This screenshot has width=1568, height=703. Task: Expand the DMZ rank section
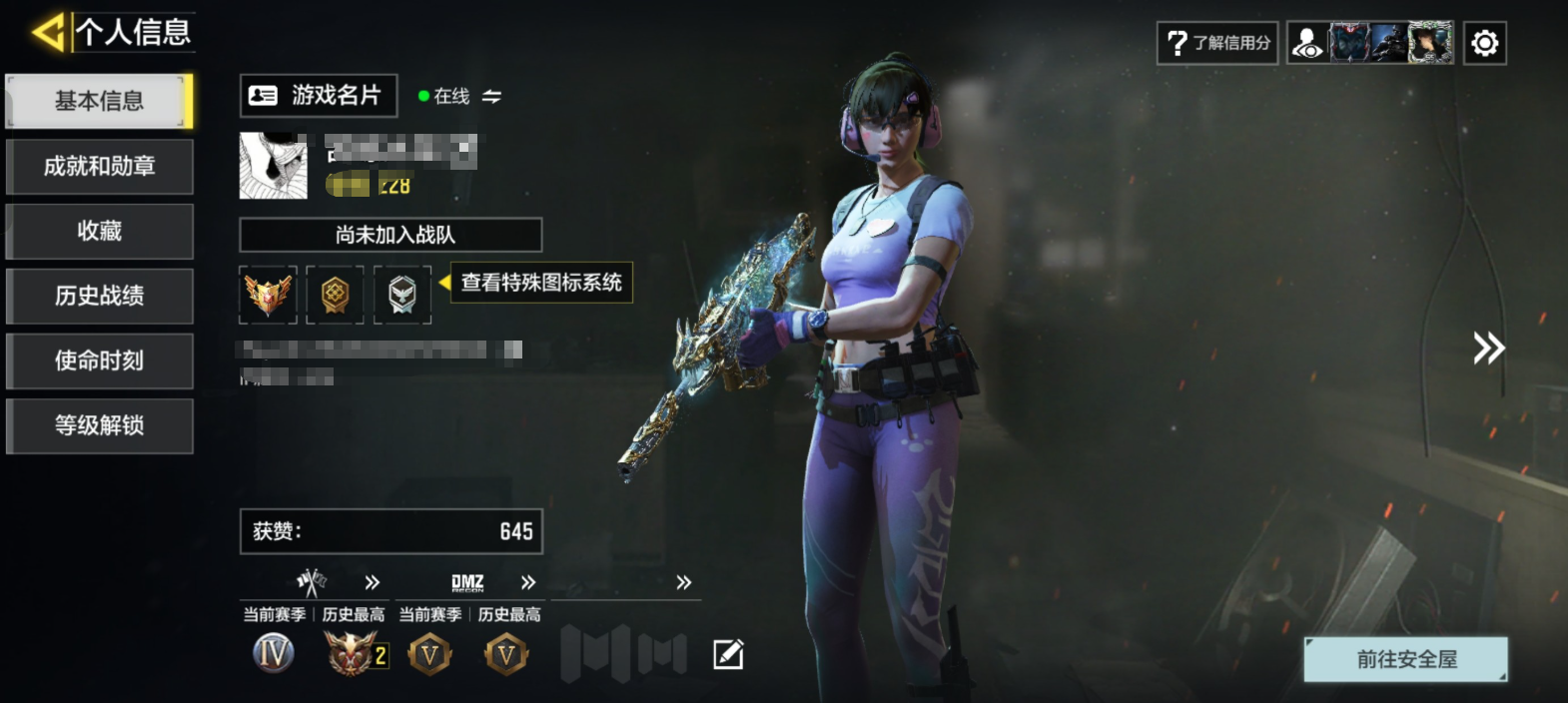click(527, 582)
